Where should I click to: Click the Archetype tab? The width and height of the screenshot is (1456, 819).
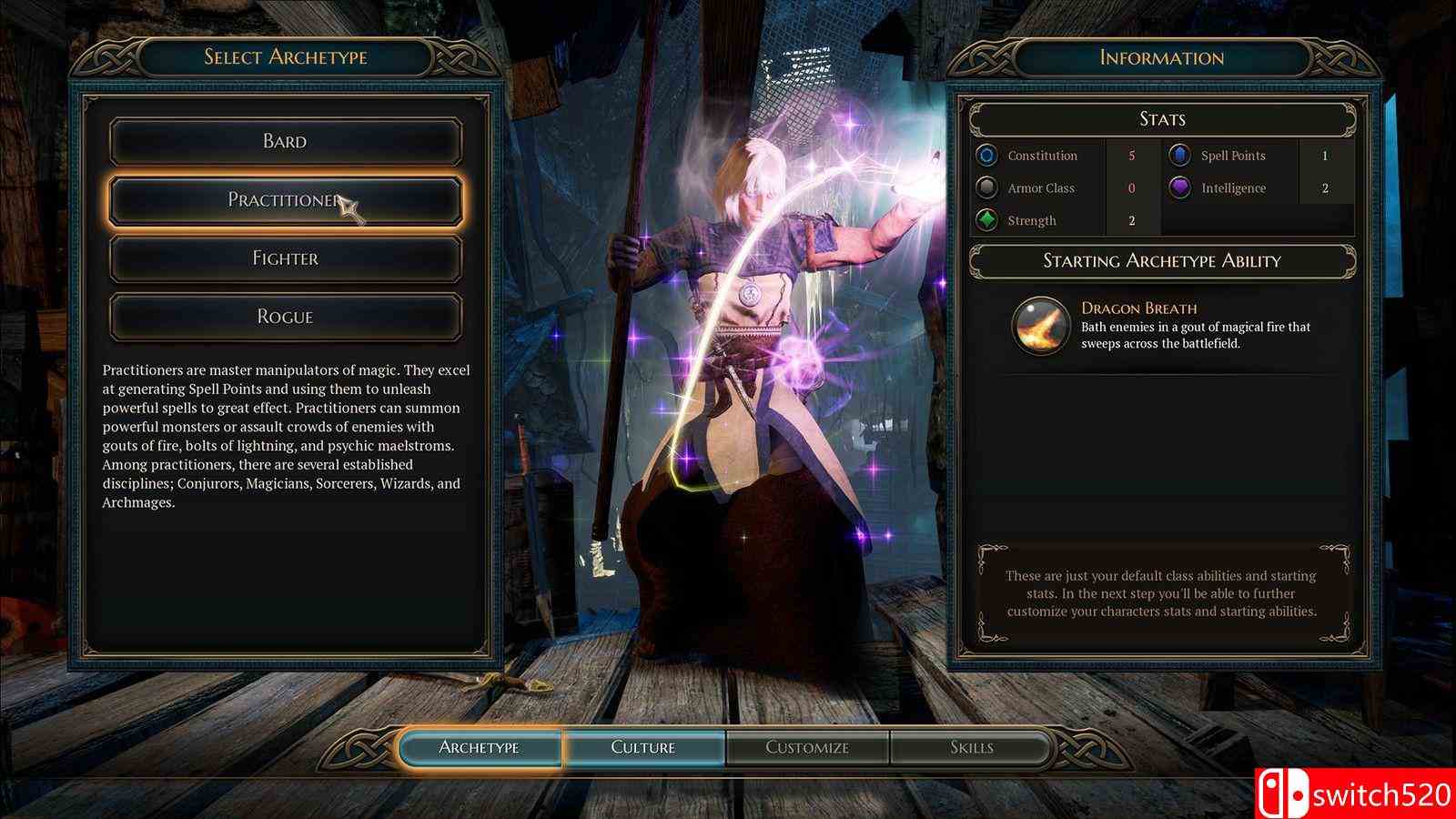click(x=482, y=746)
